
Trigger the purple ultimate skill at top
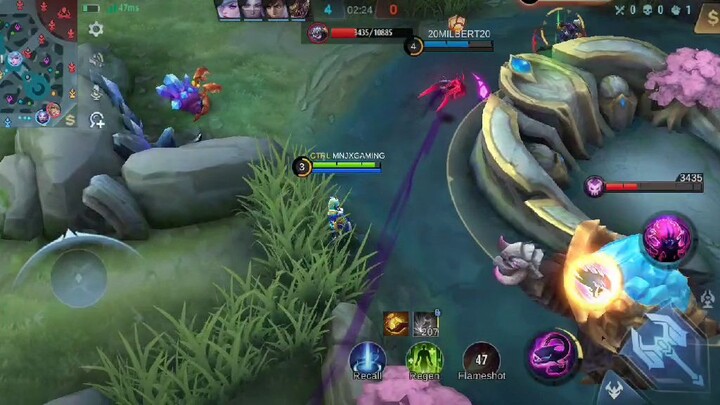tap(665, 238)
